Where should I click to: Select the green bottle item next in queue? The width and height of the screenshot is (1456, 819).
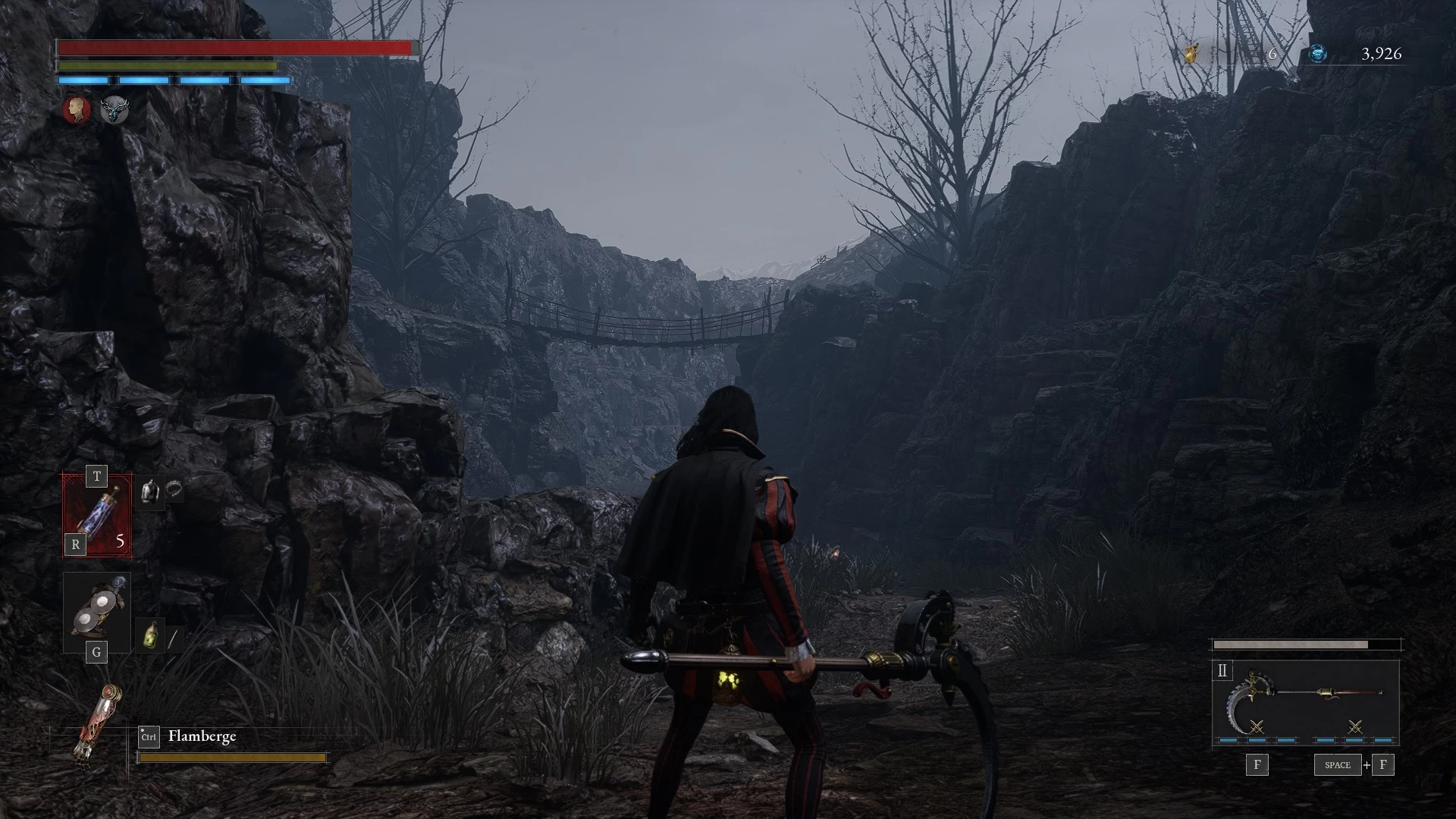pyautogui.click(x=151, y=635)
